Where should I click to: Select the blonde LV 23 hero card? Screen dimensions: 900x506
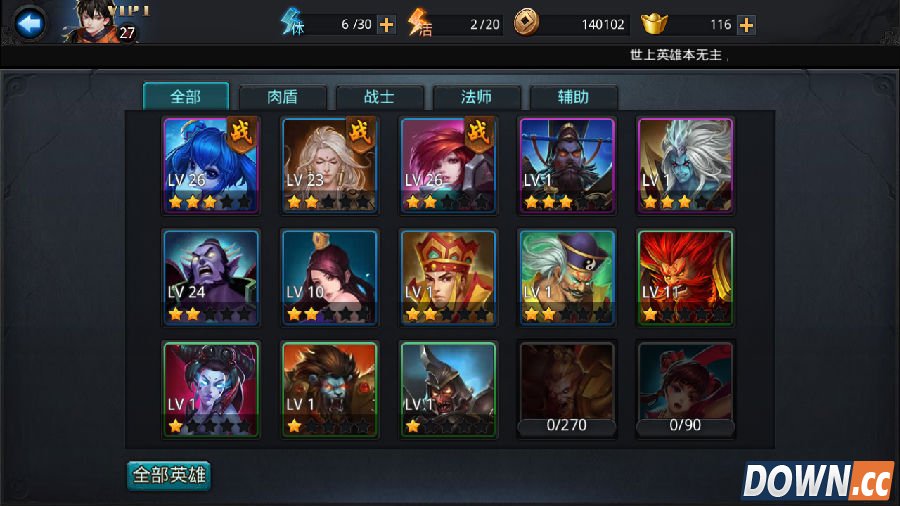coord(329,165)
